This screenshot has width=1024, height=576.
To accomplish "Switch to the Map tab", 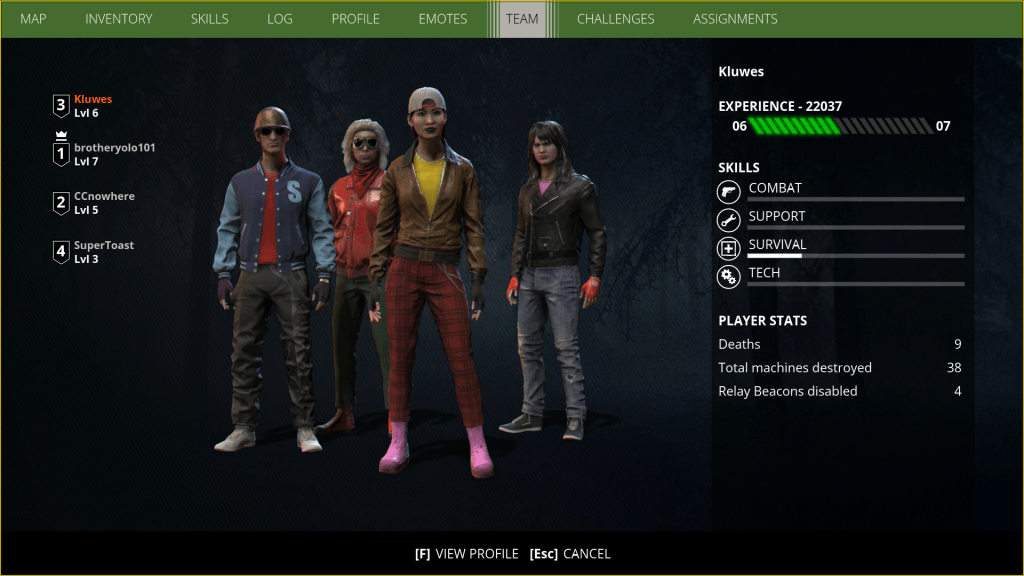I will [33, 19].
